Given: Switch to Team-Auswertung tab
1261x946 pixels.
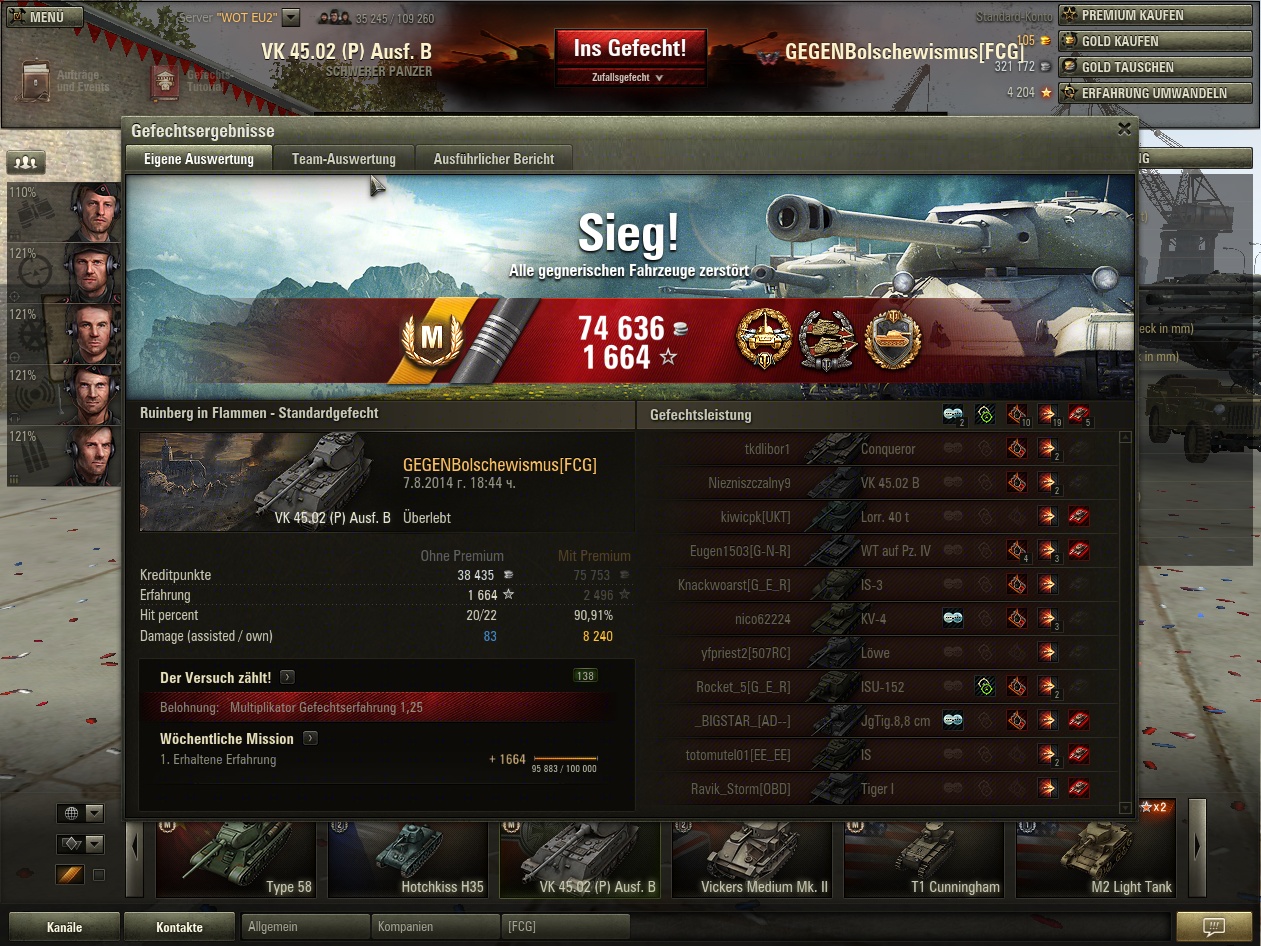Looking at the screenshot, I should pos(343,158).
